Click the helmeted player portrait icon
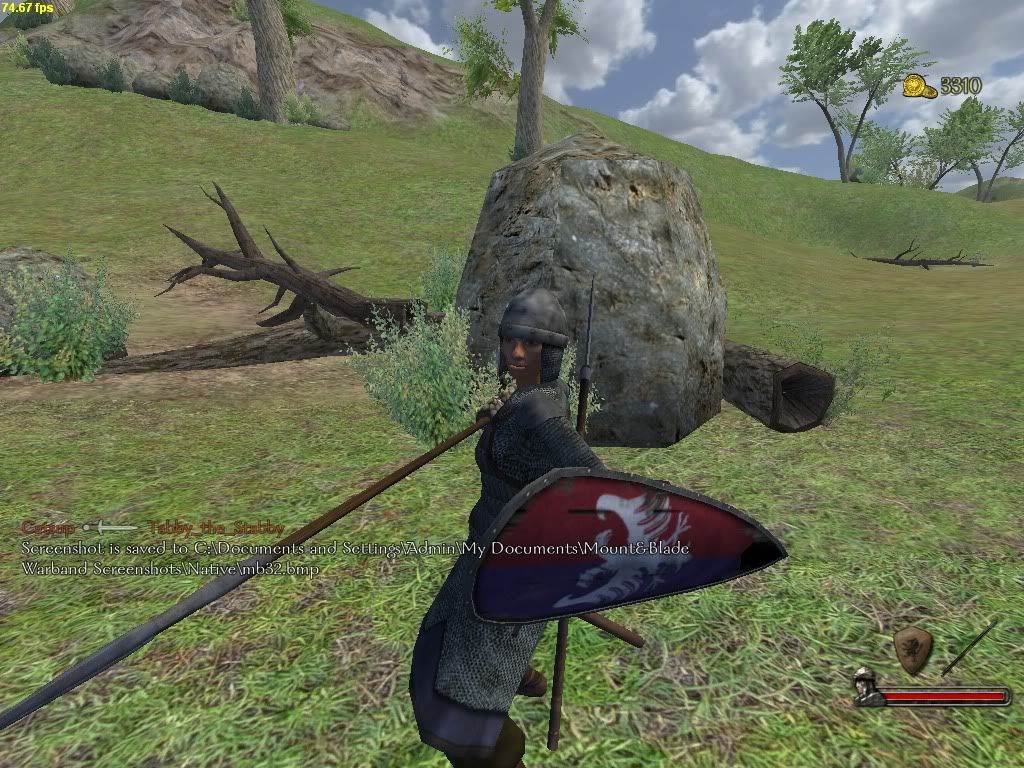The width and height of the screenshot is (1024, 768). [867, 687]
